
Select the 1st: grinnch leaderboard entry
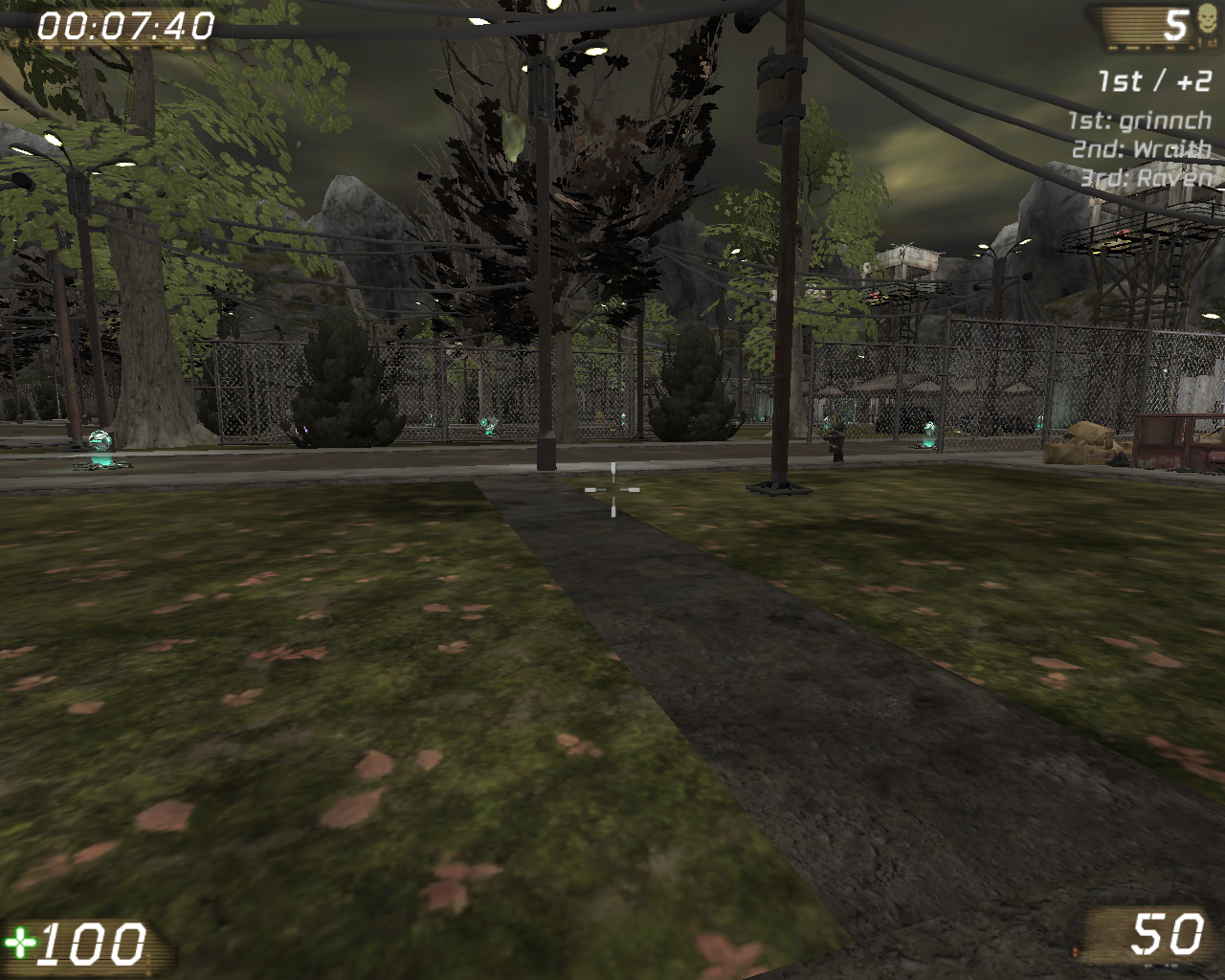(x=1139, y=121)
